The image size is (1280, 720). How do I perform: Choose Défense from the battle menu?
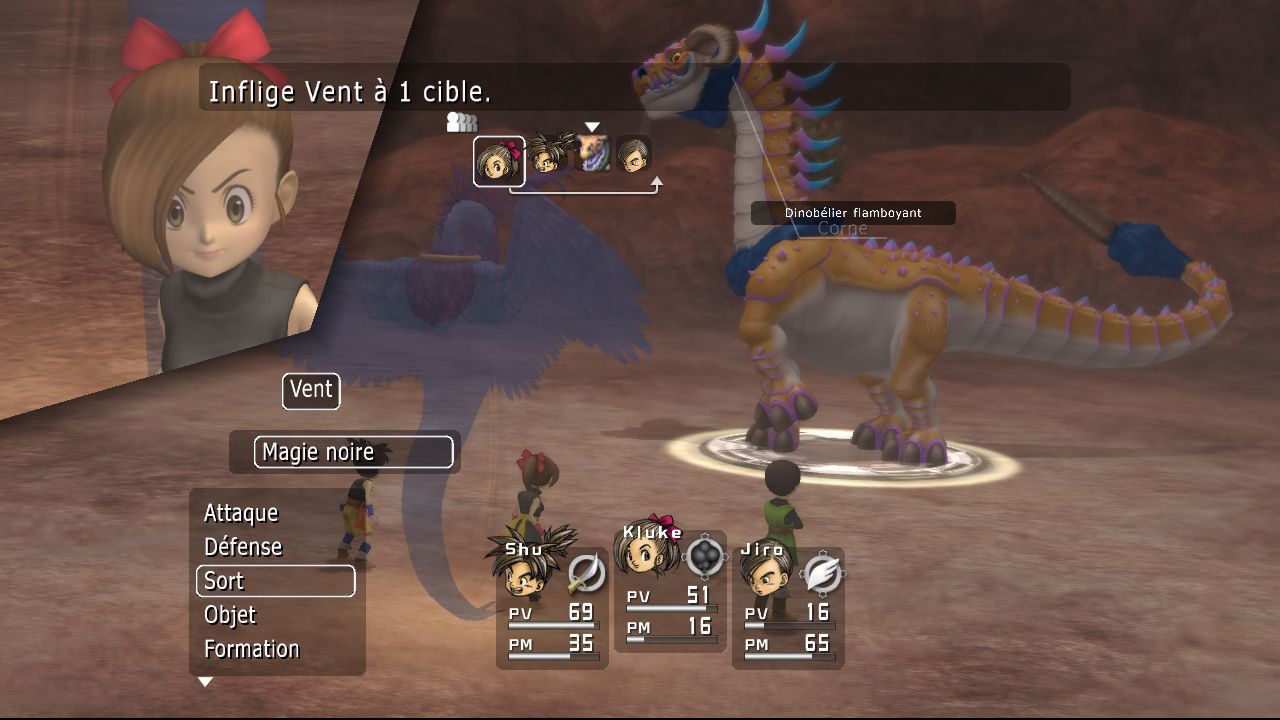pos(243,547)
